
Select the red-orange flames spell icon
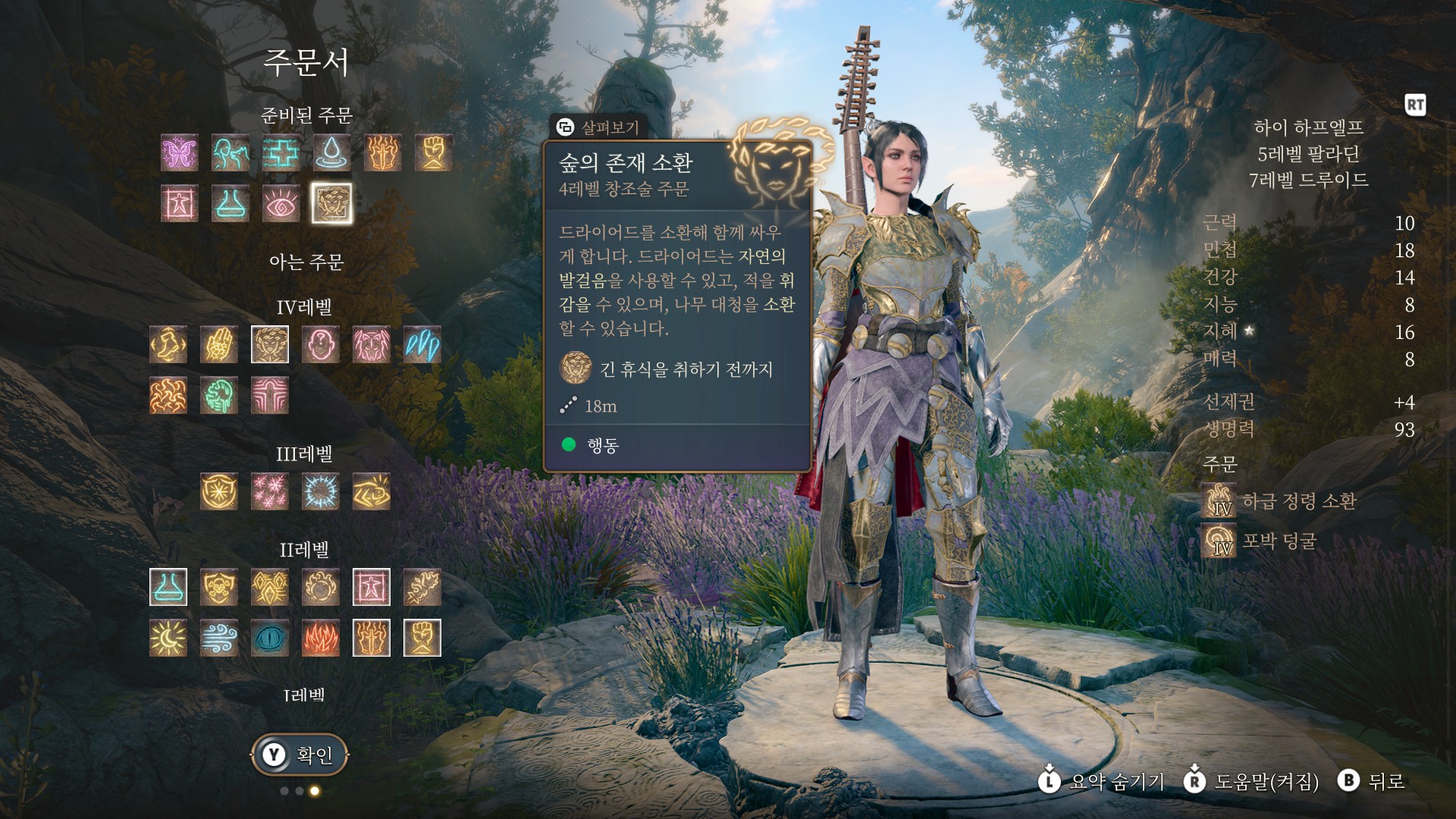coord(320,638)
